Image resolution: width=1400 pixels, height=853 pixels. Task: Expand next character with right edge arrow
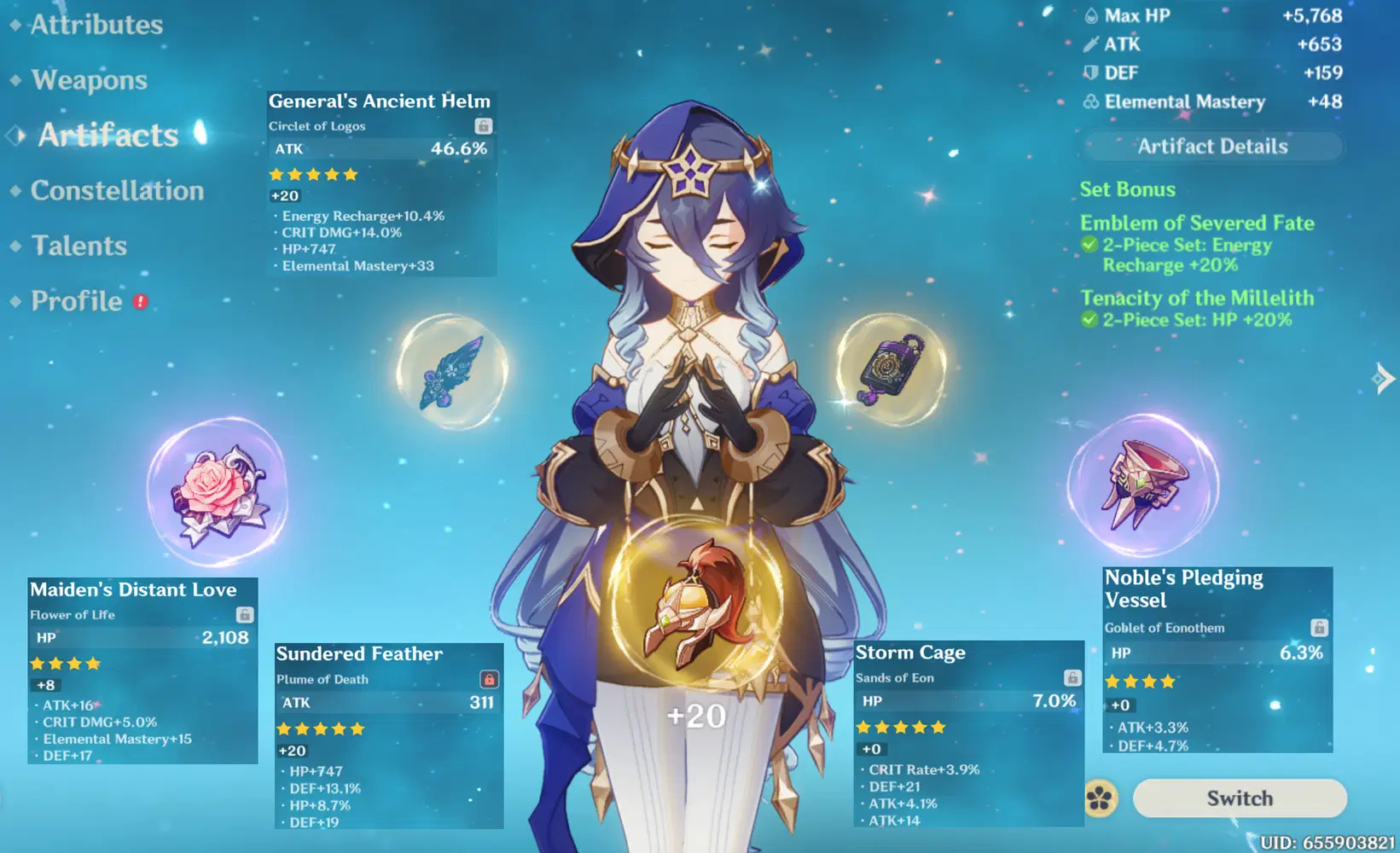click(1382, 379)
